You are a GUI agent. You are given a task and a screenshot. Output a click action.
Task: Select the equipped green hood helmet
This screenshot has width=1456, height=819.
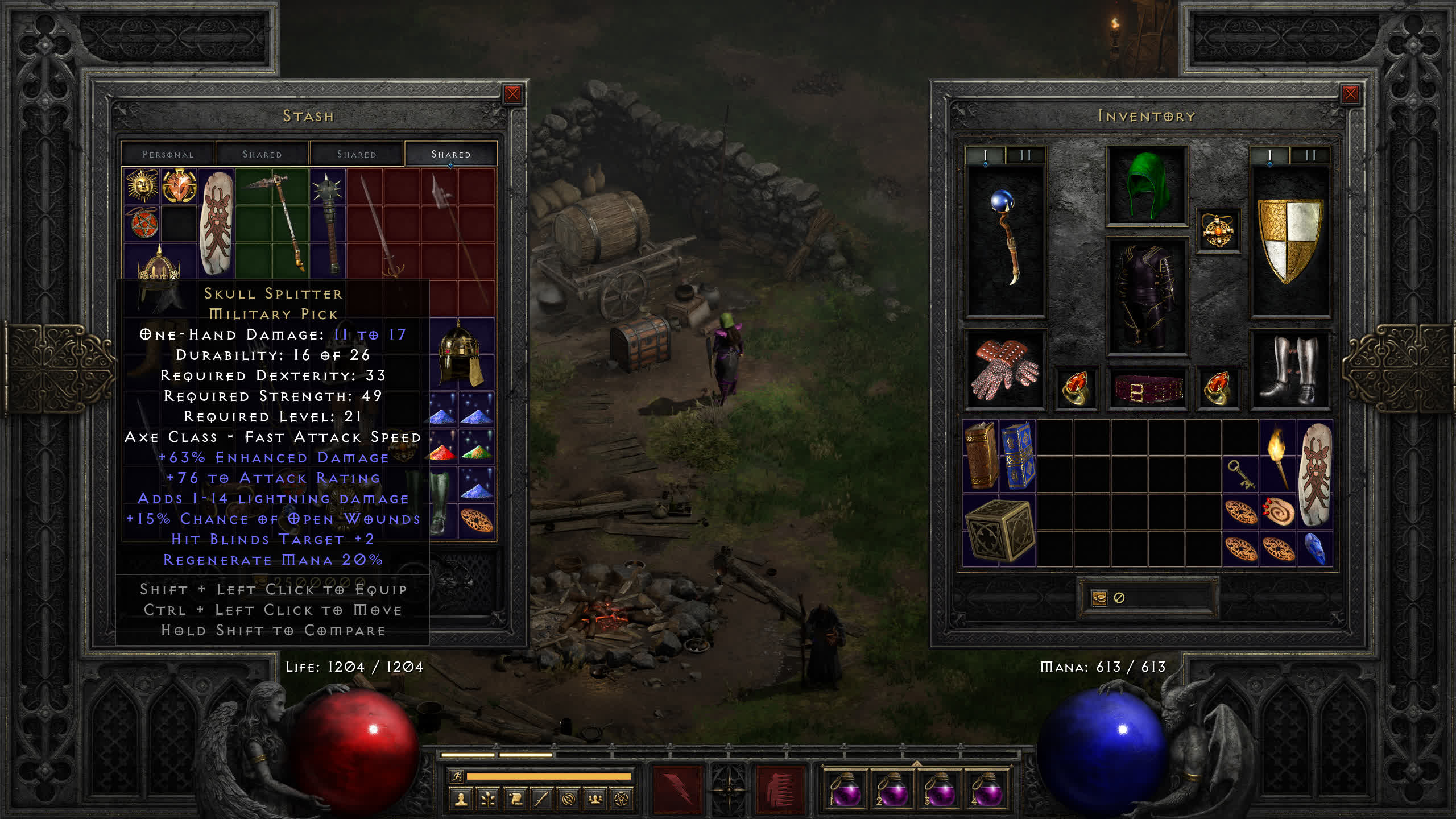click(x=1146, y=185)
